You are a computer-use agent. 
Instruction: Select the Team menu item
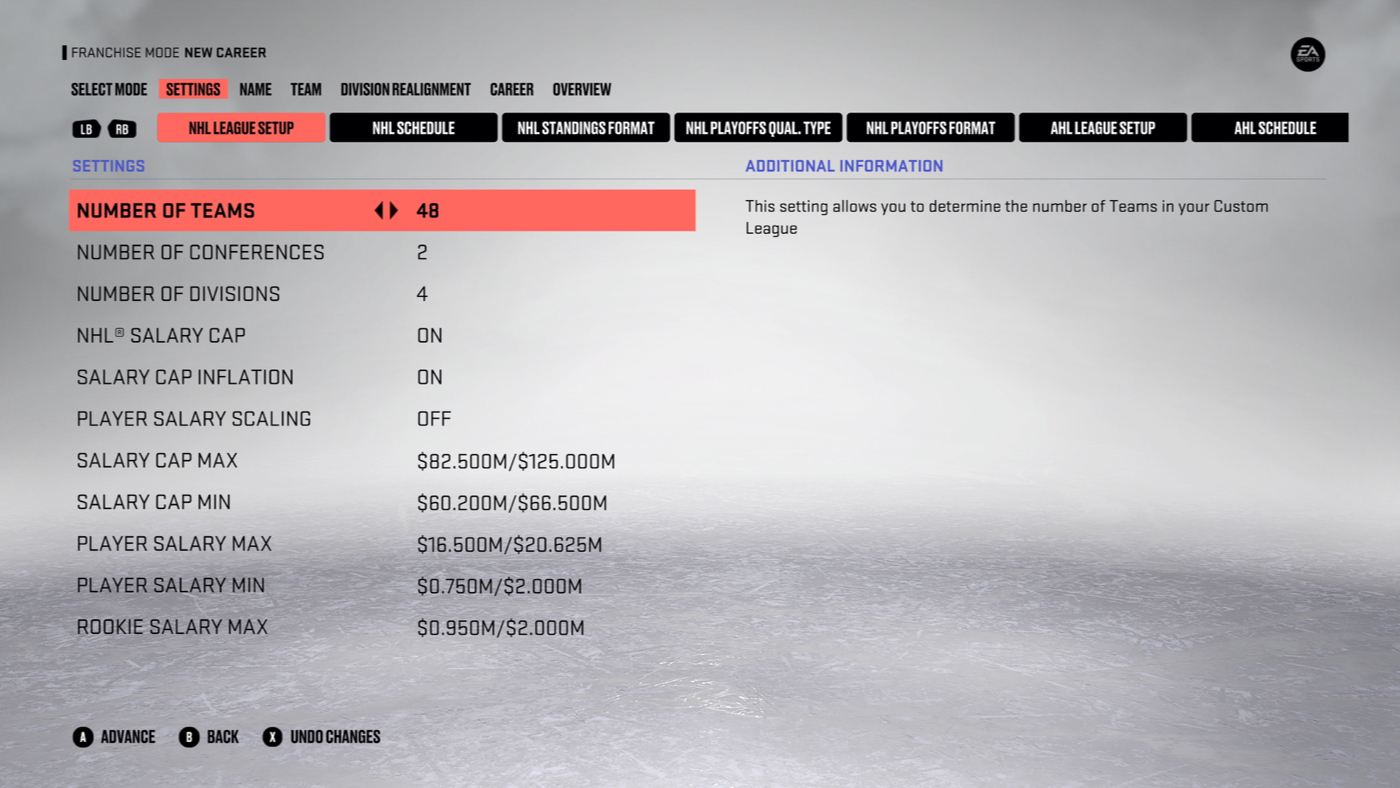pyautogui.click(x=305, y=89)
